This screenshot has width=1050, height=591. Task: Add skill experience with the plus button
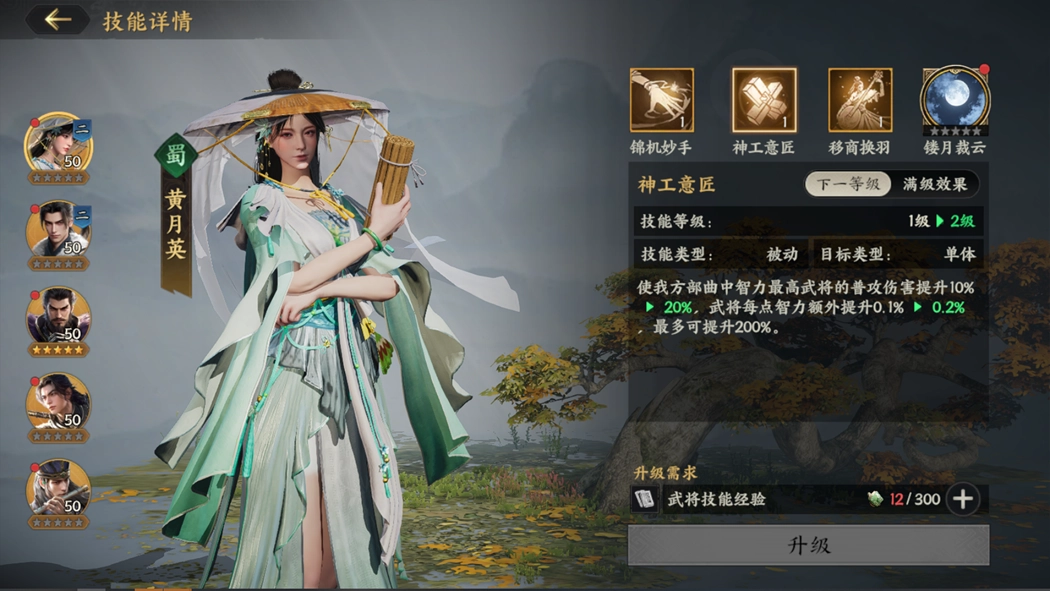pos(963,499)
